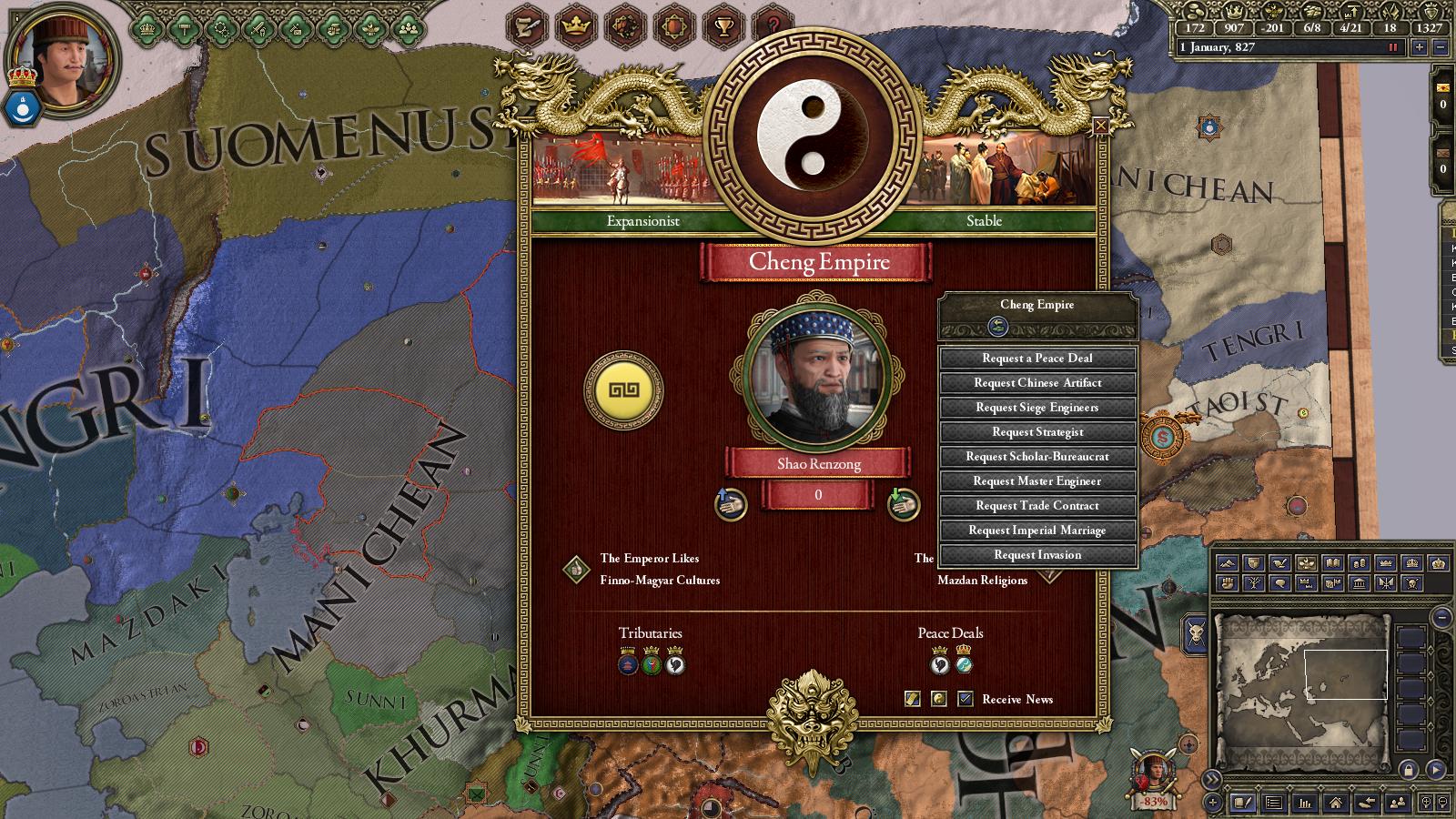Viewport: 1456px width, 819px height.
Task: Open the give-boon hand with blue arrow
Action: 730,504
